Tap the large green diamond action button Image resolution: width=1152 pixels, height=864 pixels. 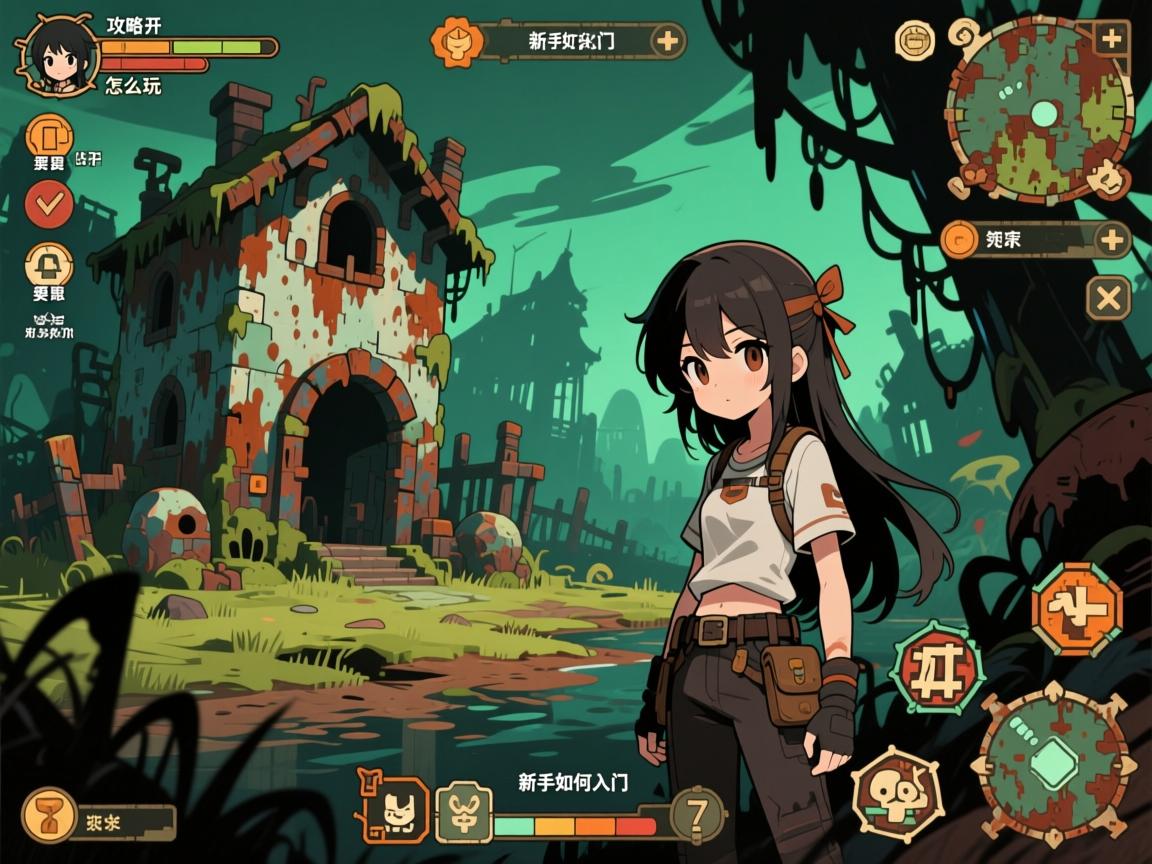coord(1052,765)
